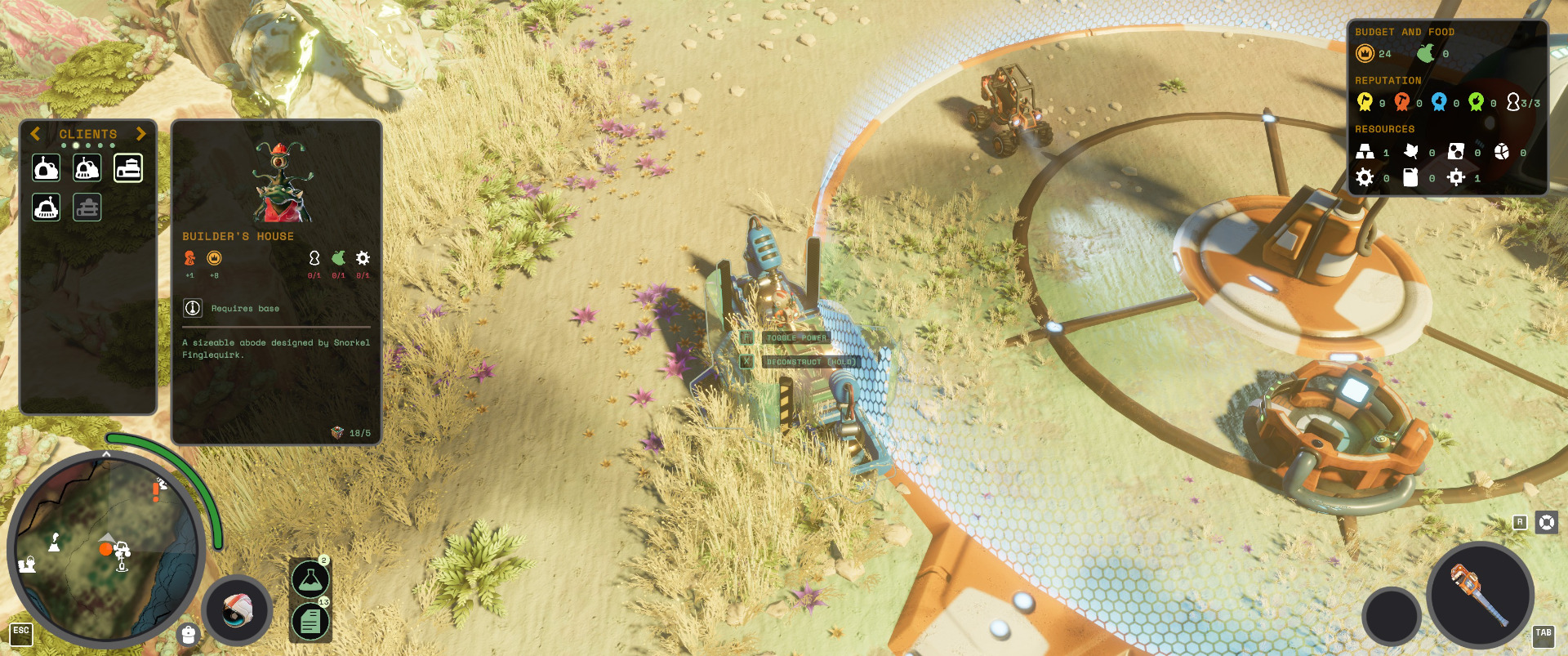
Task: Select the wrench tool slot
Action: click(1480, 595)
